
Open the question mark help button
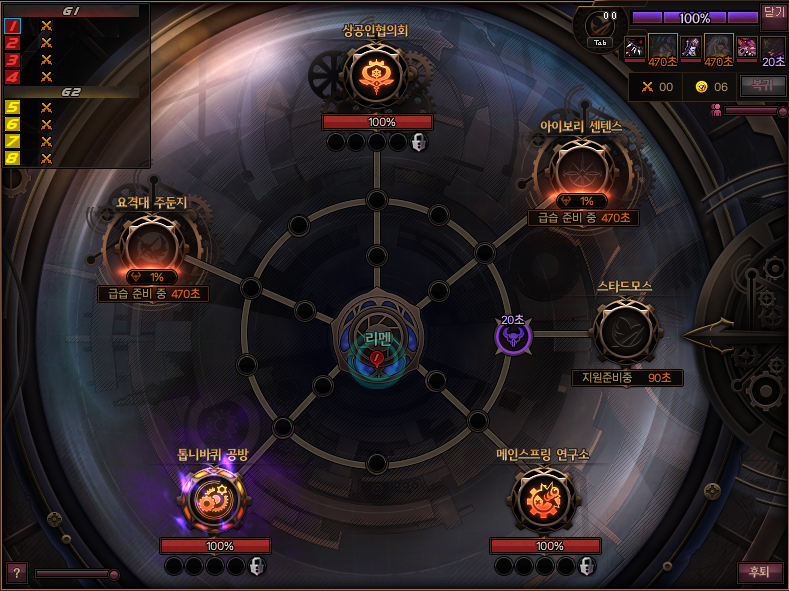[15, 573]
